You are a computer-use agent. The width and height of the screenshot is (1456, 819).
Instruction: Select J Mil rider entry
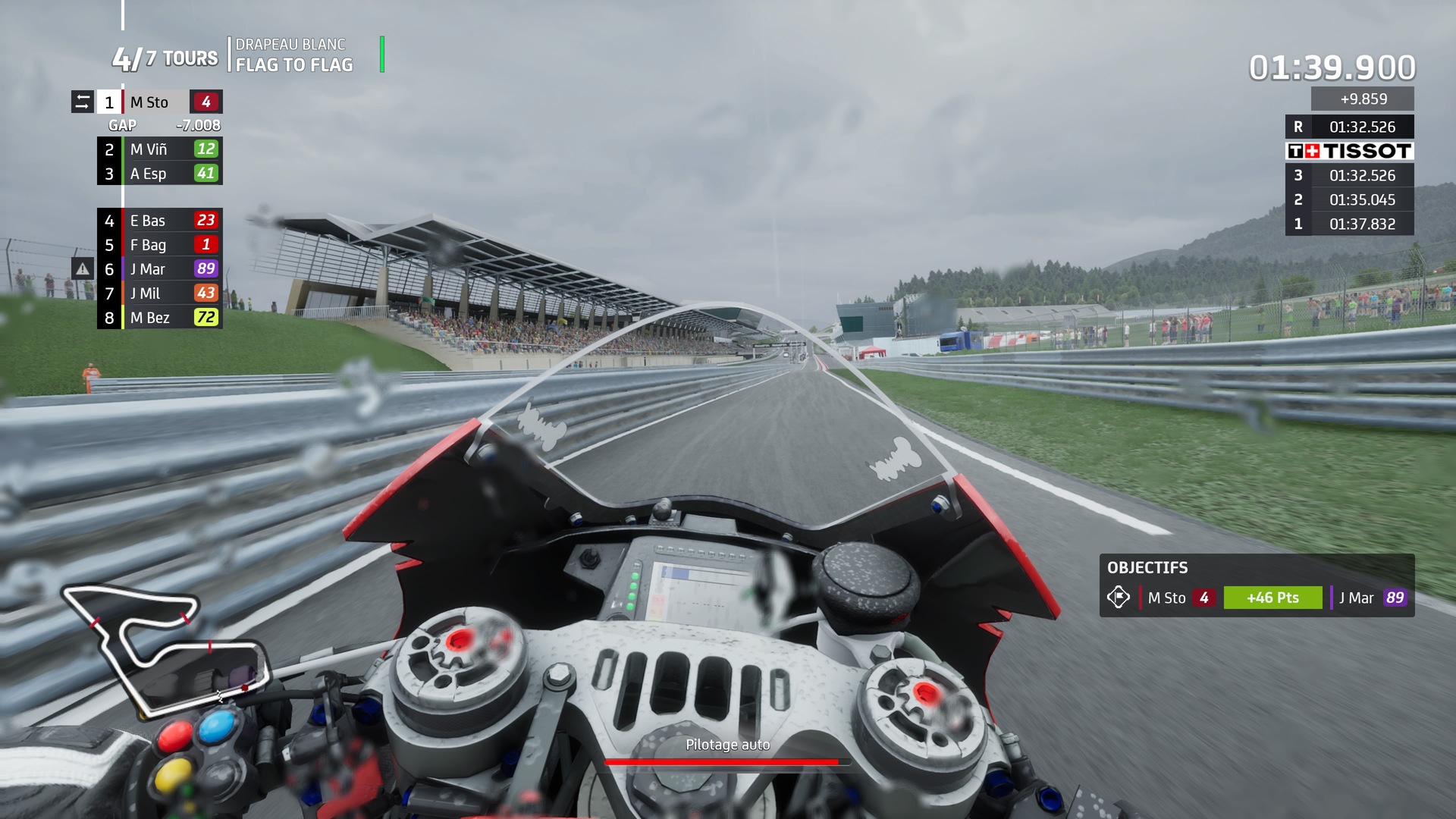[x=159, y=293]
